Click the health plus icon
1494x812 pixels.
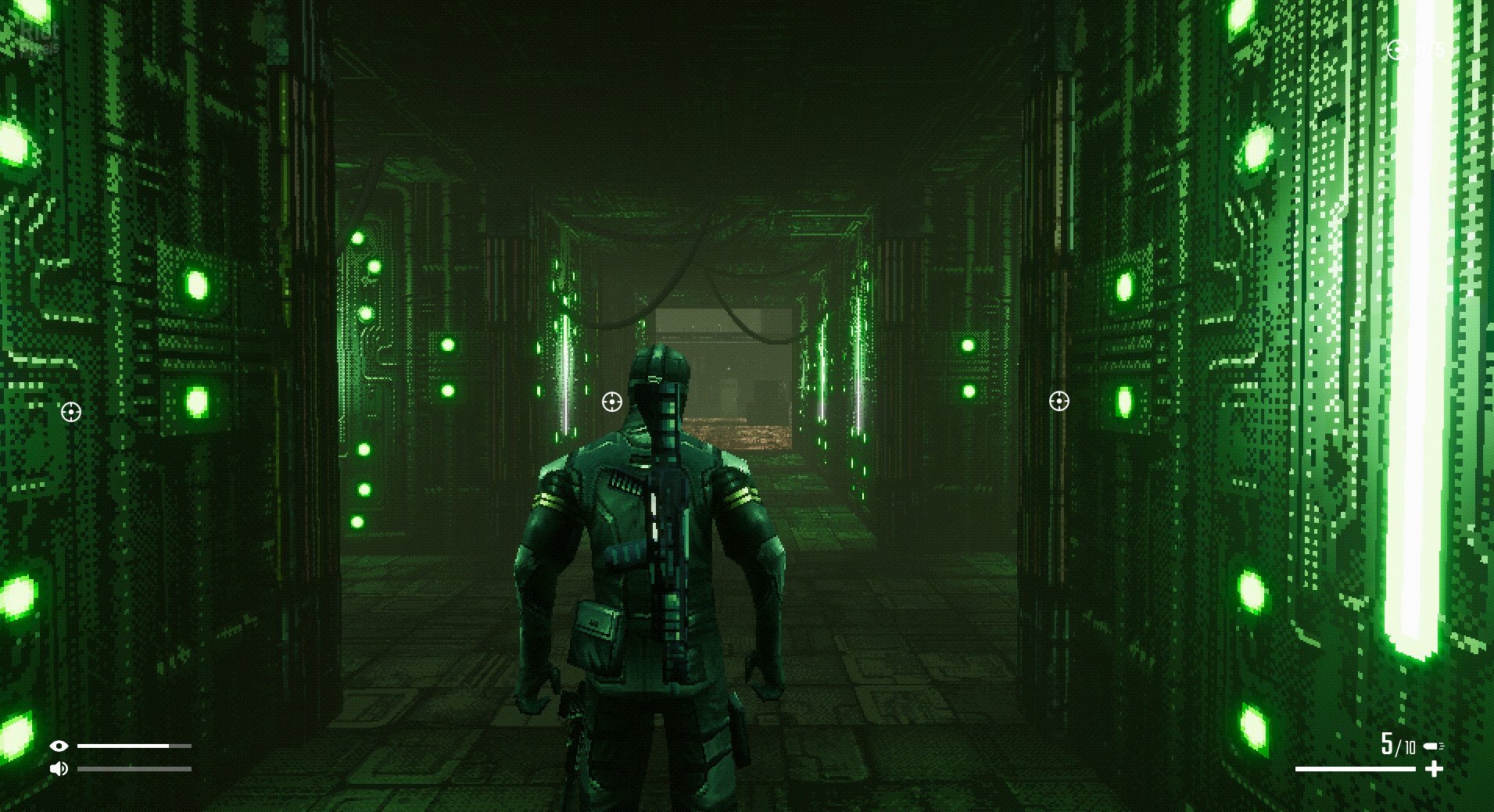tap(1434, 770)
